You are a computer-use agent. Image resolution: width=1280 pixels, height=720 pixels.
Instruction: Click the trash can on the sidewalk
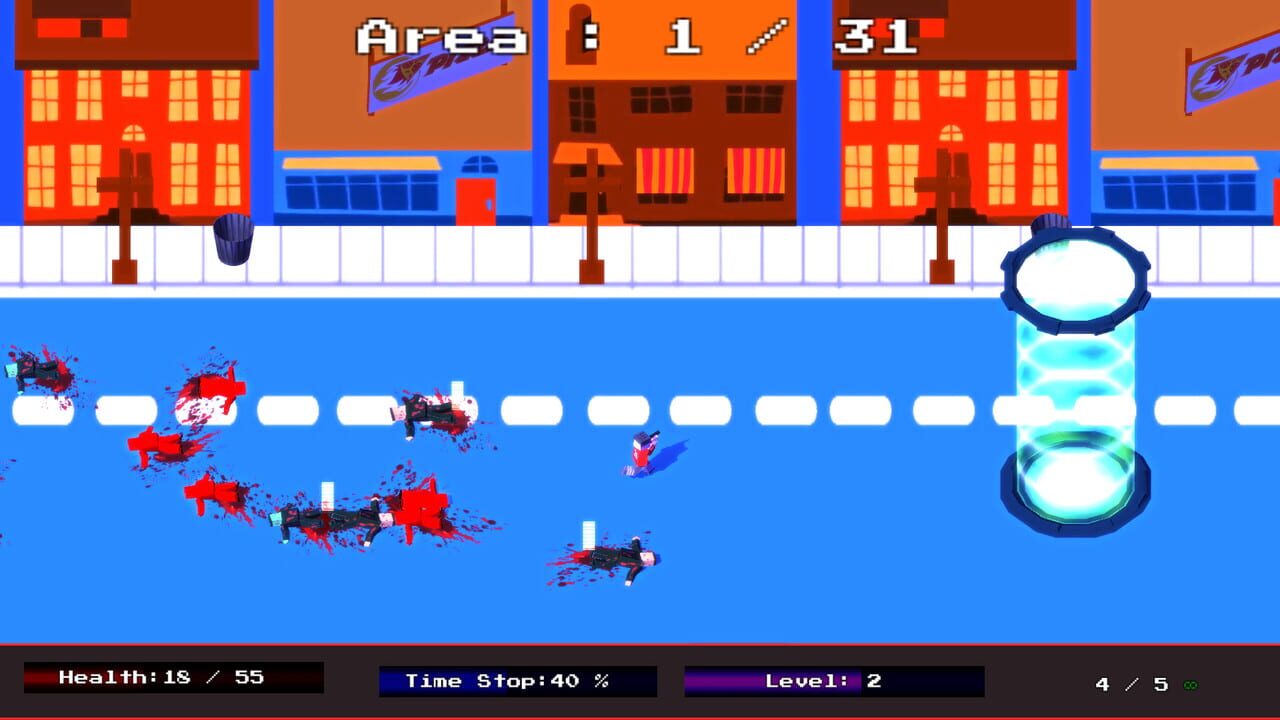231,240
